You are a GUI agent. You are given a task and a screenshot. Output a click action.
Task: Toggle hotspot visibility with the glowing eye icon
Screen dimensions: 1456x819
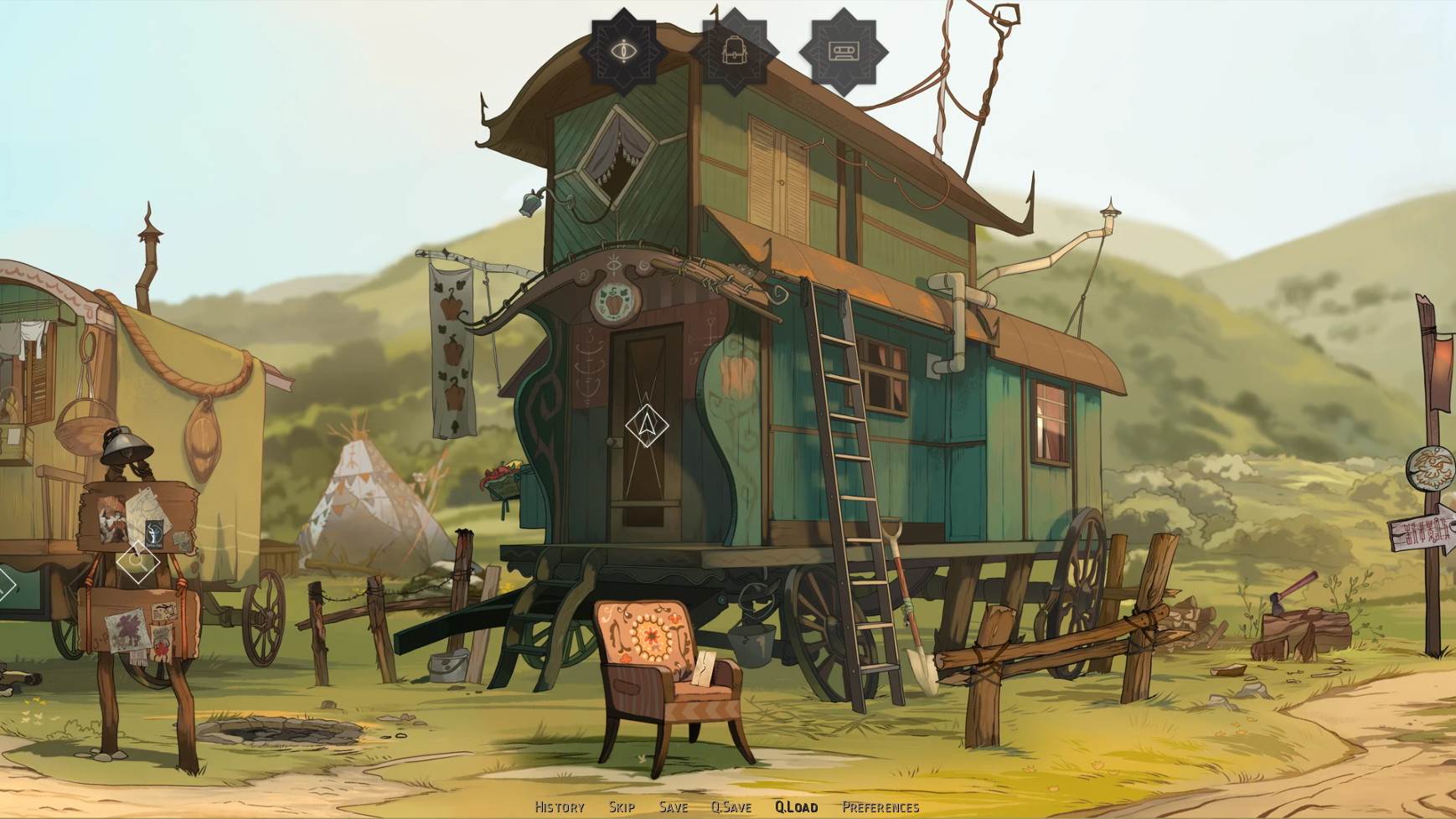pyautogui.click(x=624, y=50)
